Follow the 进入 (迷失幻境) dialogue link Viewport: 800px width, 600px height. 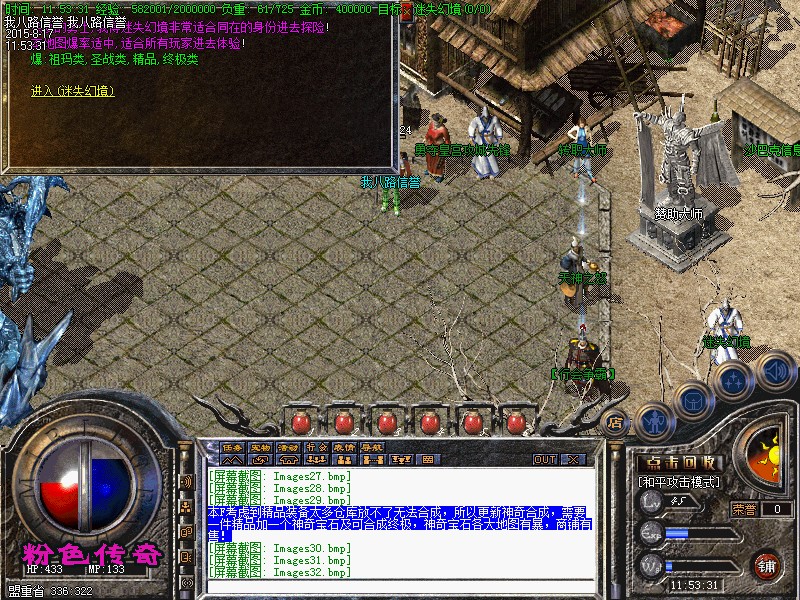[73, 92]
